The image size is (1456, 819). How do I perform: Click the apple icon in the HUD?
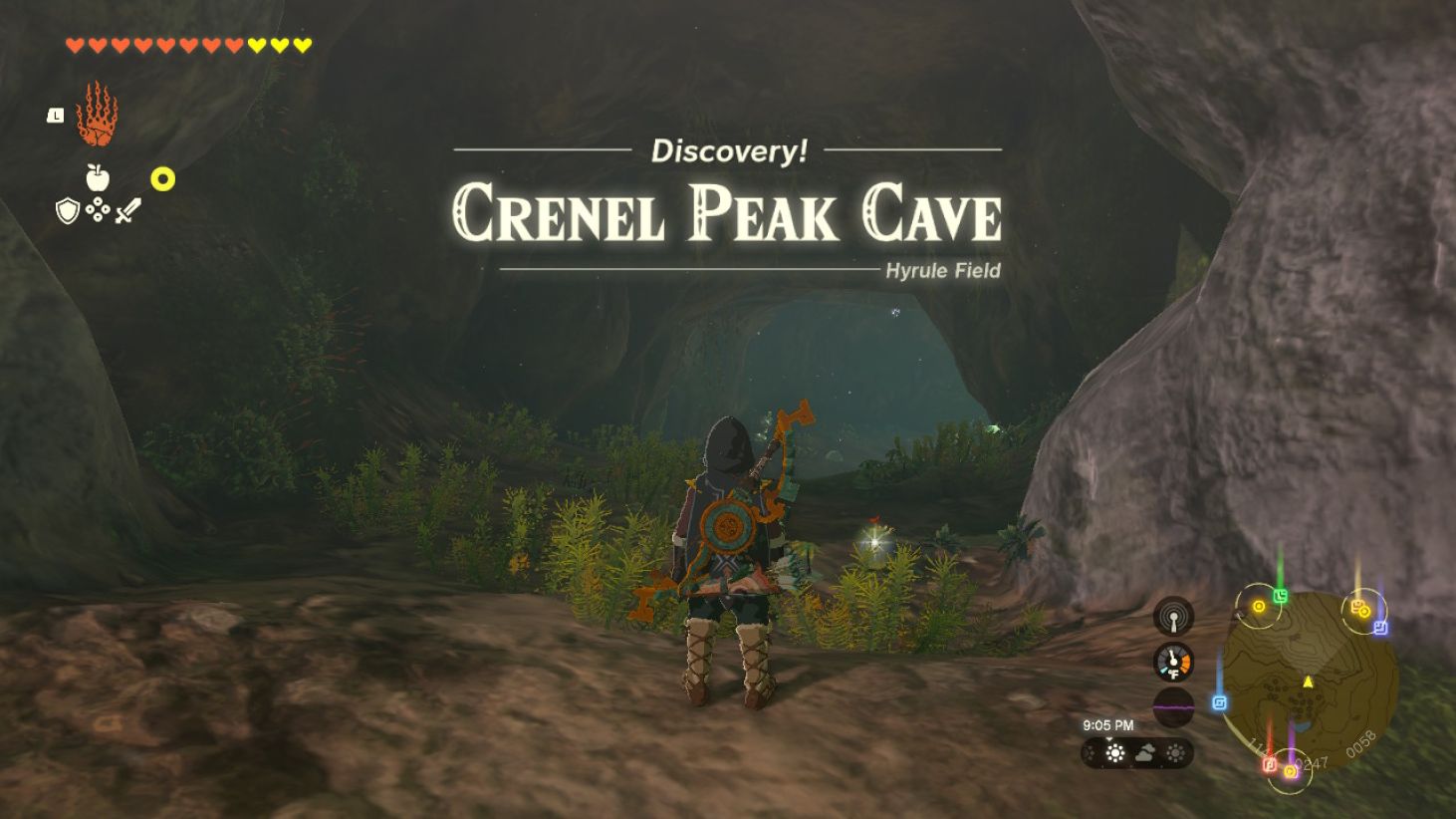(x=97, y=177)
